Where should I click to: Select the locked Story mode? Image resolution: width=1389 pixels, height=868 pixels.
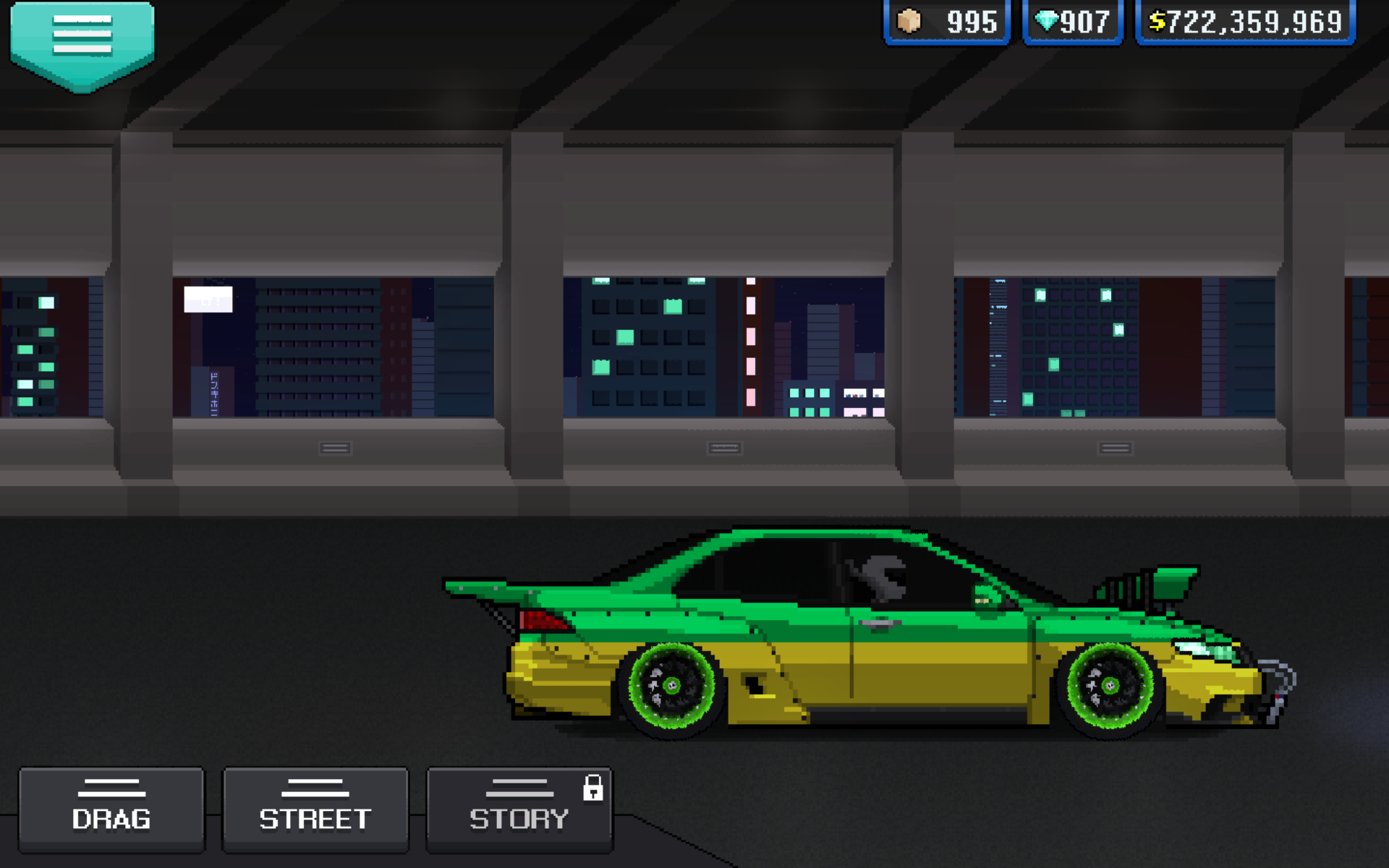pos(519,809)
